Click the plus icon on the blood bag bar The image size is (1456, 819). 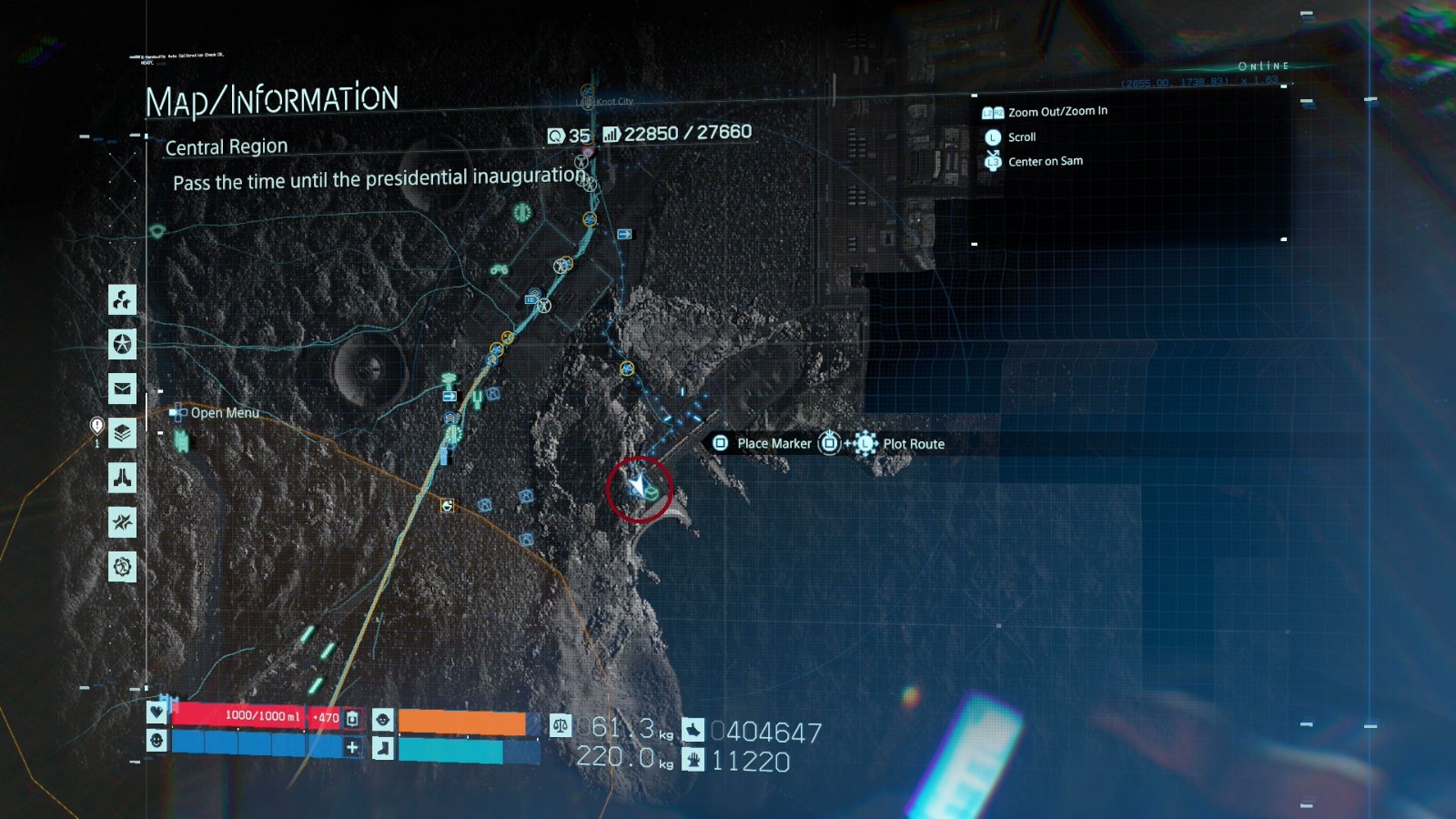pos(353,747)
